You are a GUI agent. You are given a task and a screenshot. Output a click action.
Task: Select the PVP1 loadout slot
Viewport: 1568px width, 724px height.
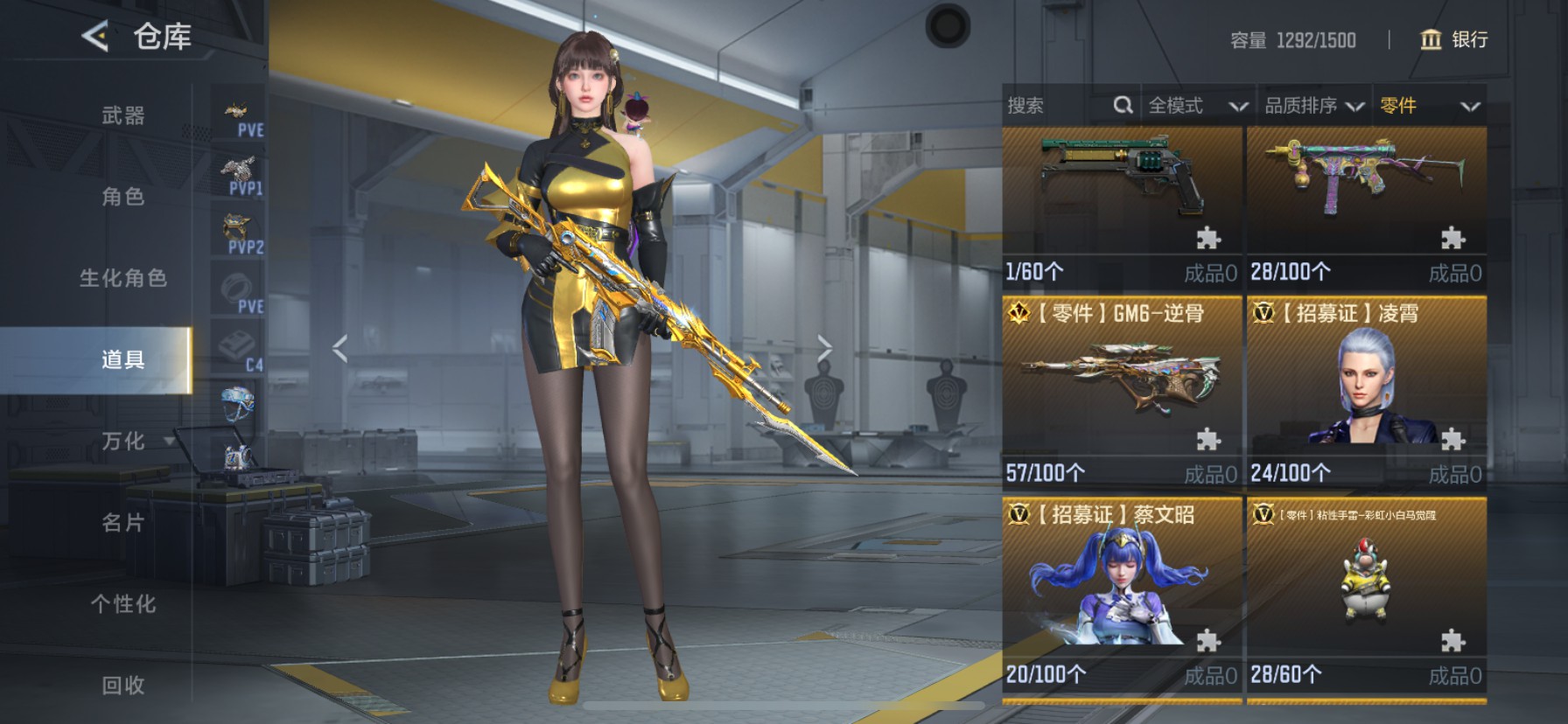[x=239, y=175]
